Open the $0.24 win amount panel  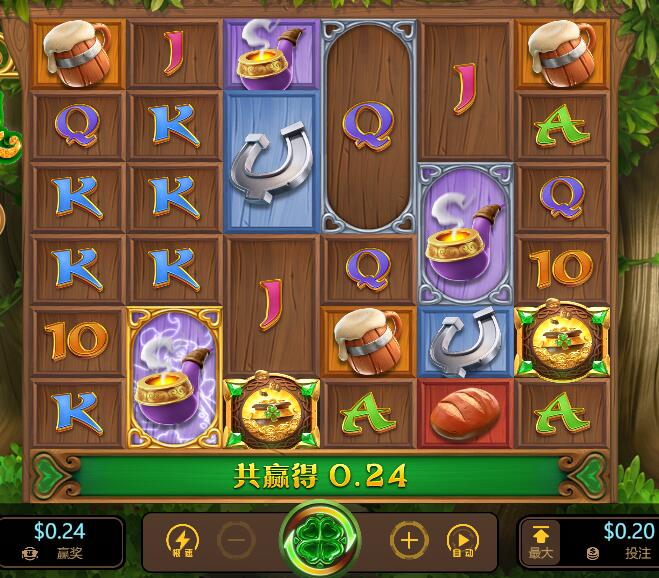coord(60,542)
